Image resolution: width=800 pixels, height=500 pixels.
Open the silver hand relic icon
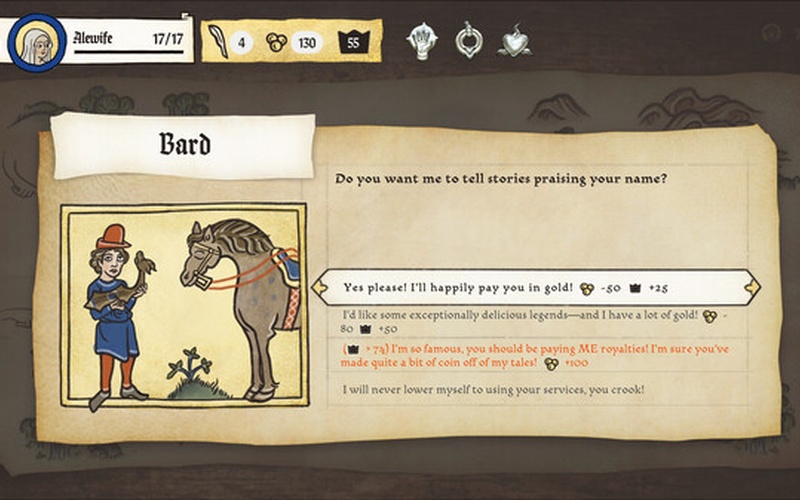pos(423,41)
